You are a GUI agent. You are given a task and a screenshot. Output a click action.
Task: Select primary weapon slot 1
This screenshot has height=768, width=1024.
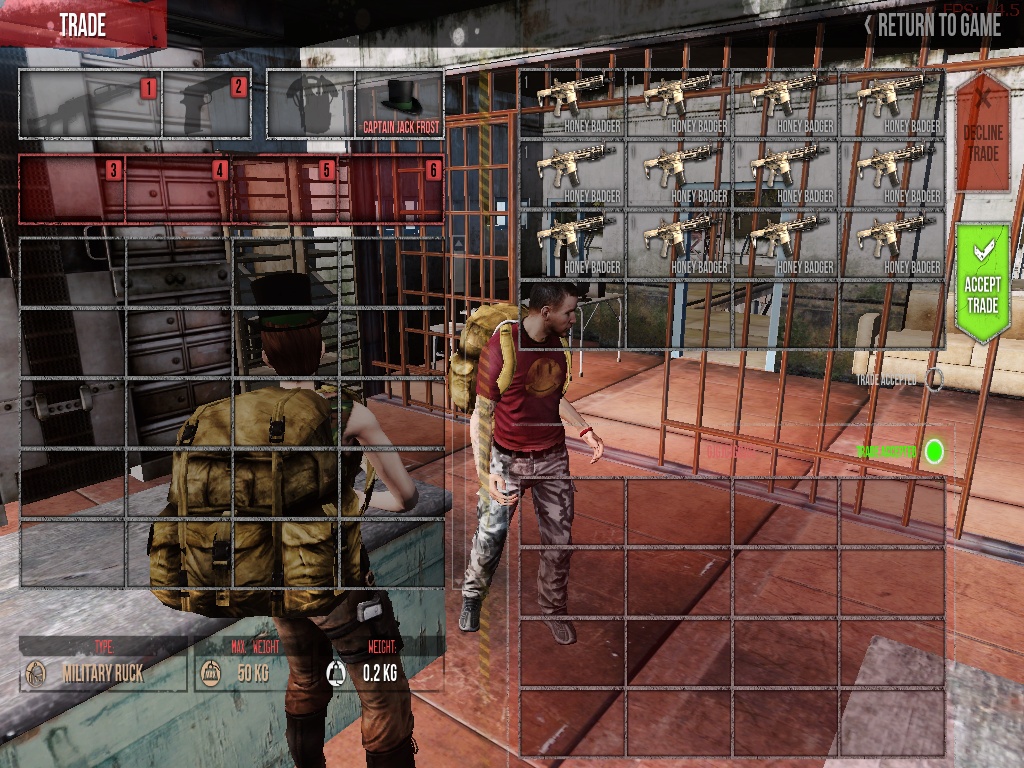pyautogui.click(x=90, y=105)
